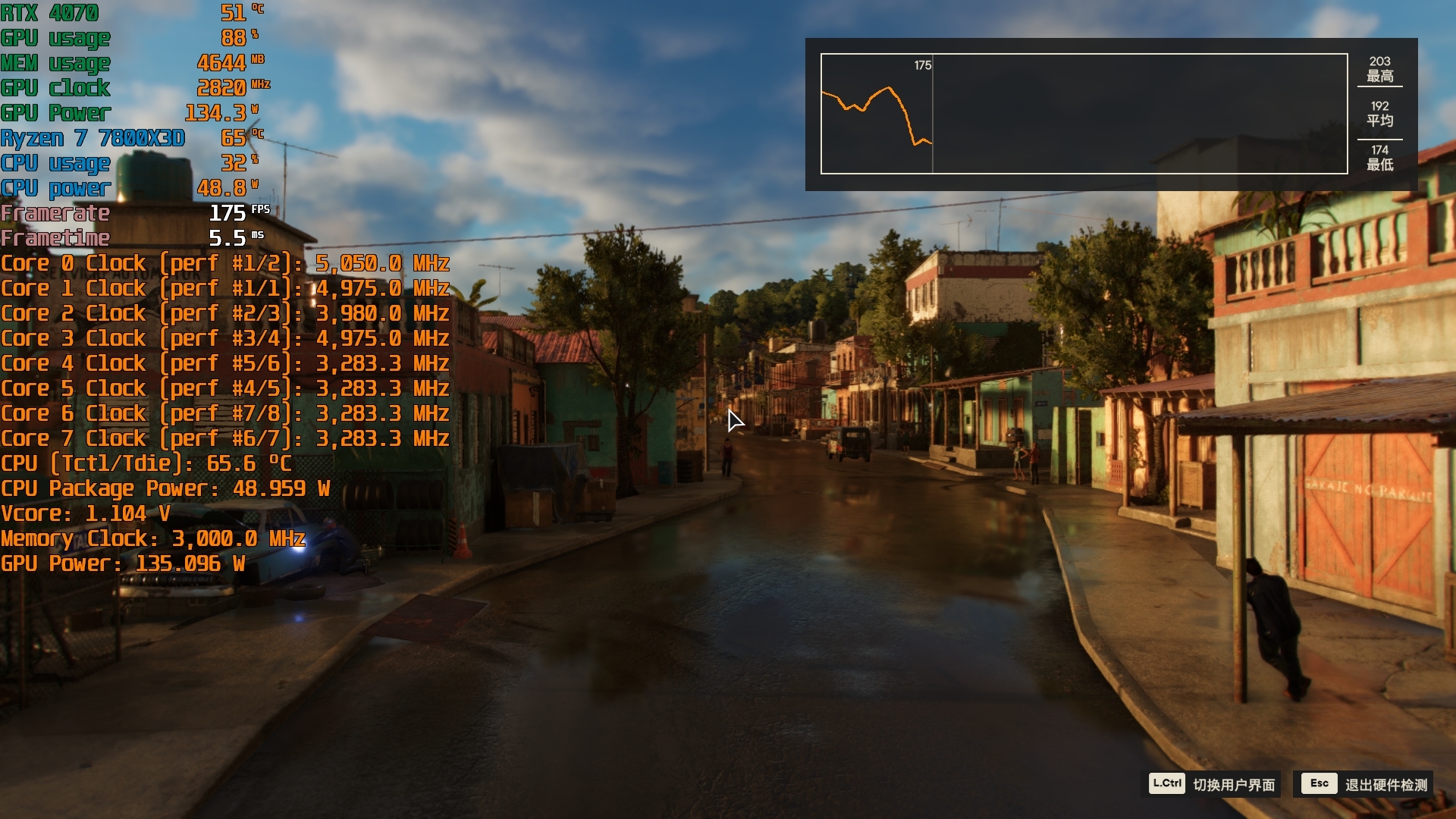Toggle the user interface with 切换用户界面

click(x=1212, y=784)
